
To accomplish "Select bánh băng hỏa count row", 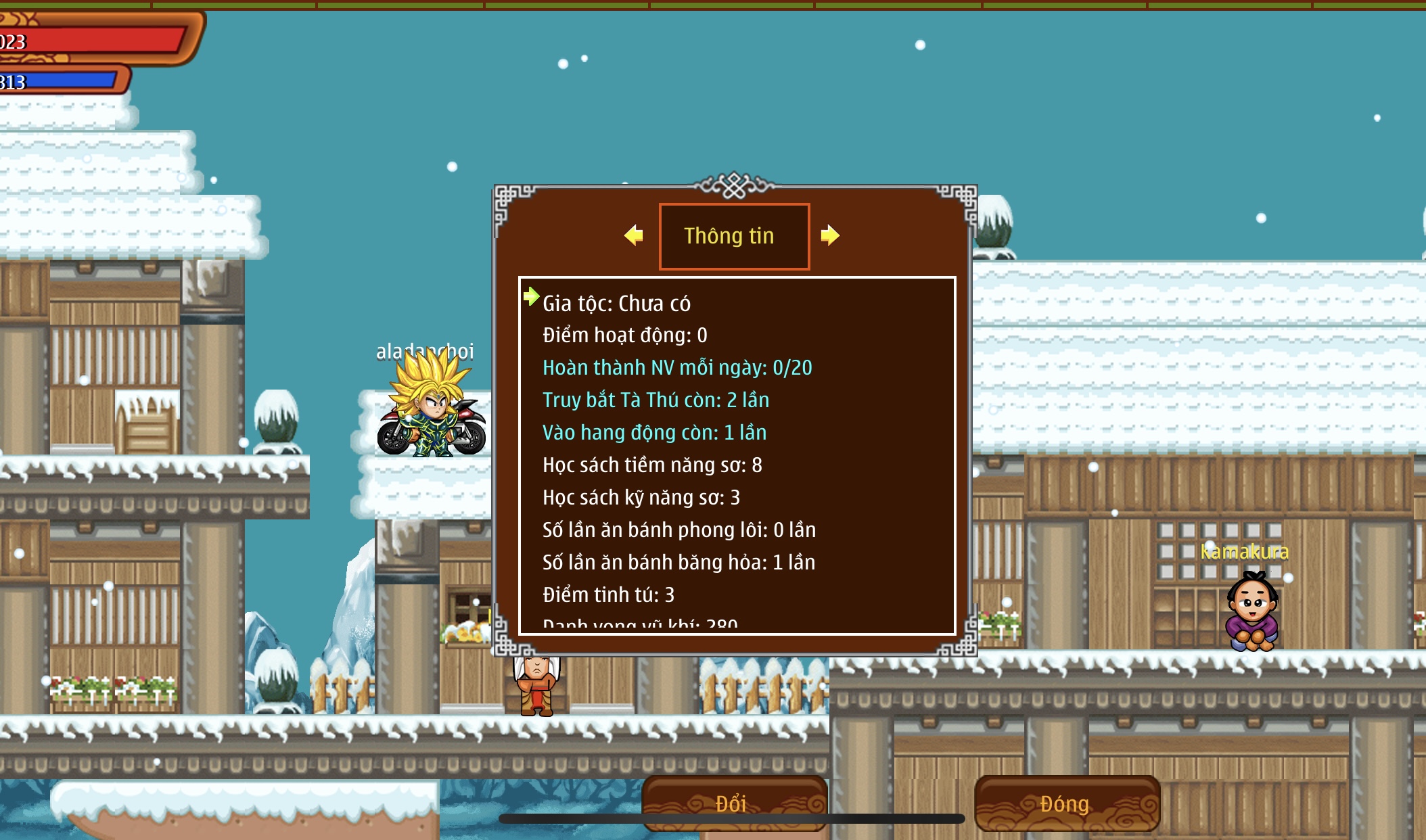I will [x=678, y=563].
